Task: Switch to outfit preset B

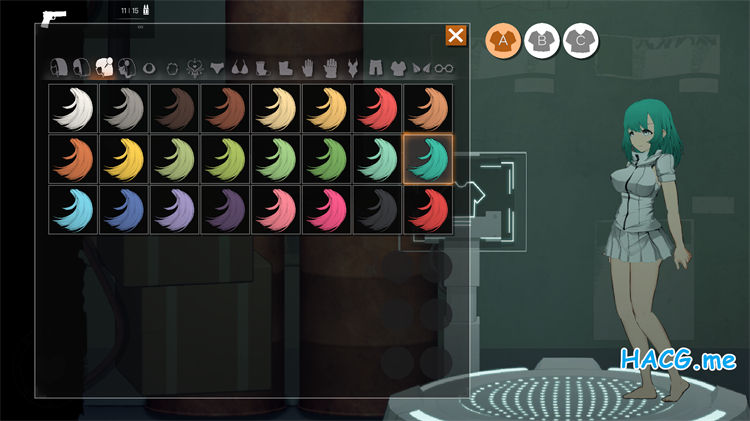Action: (541, 41)
